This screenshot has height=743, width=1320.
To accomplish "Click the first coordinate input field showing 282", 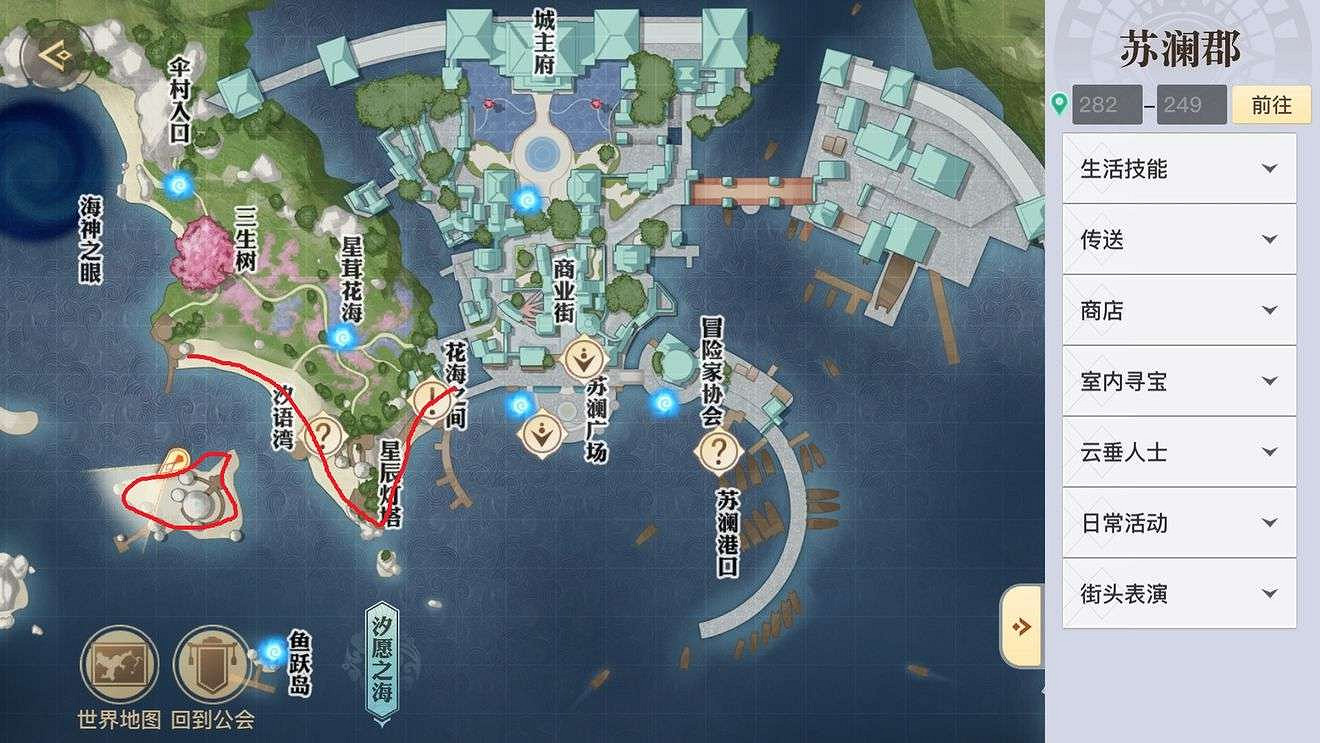I will (1106, 104).
